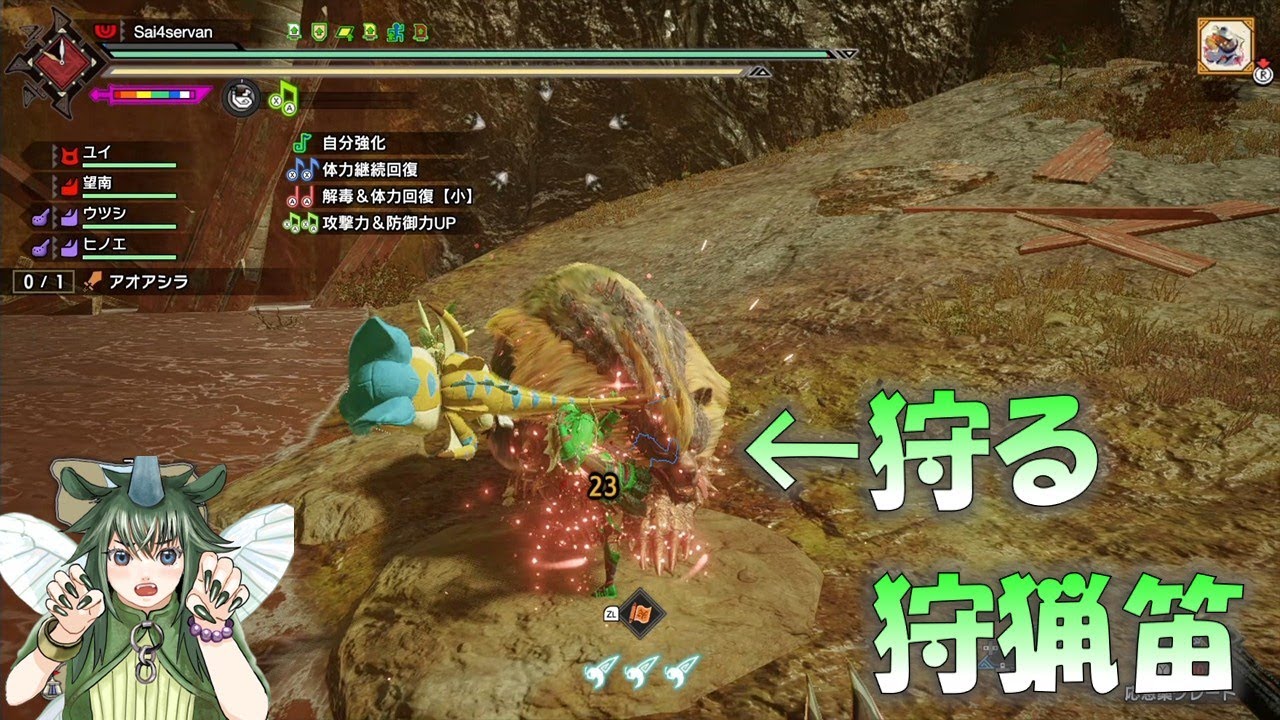This screenshot has height=720, width=1280.
Task: Choose the 解毒＆体力回復【小】 melody
Action: (x=396, y=196)
